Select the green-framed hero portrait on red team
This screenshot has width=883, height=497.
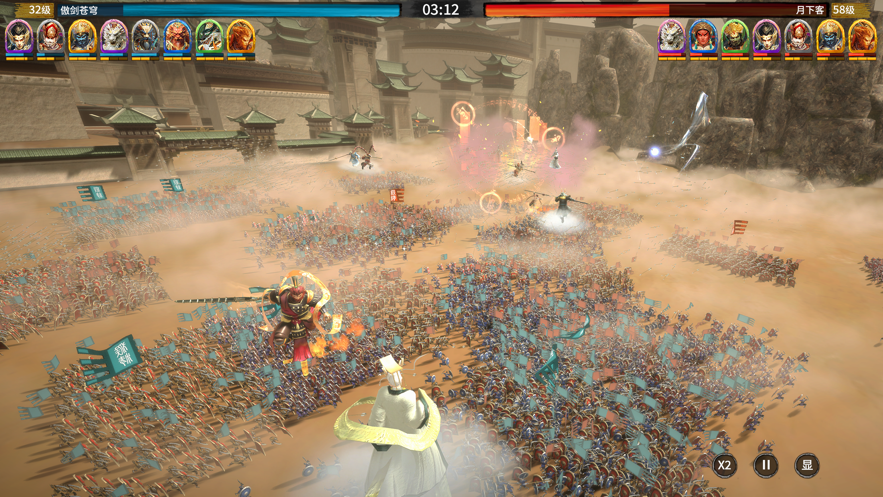tap(735, 38)
